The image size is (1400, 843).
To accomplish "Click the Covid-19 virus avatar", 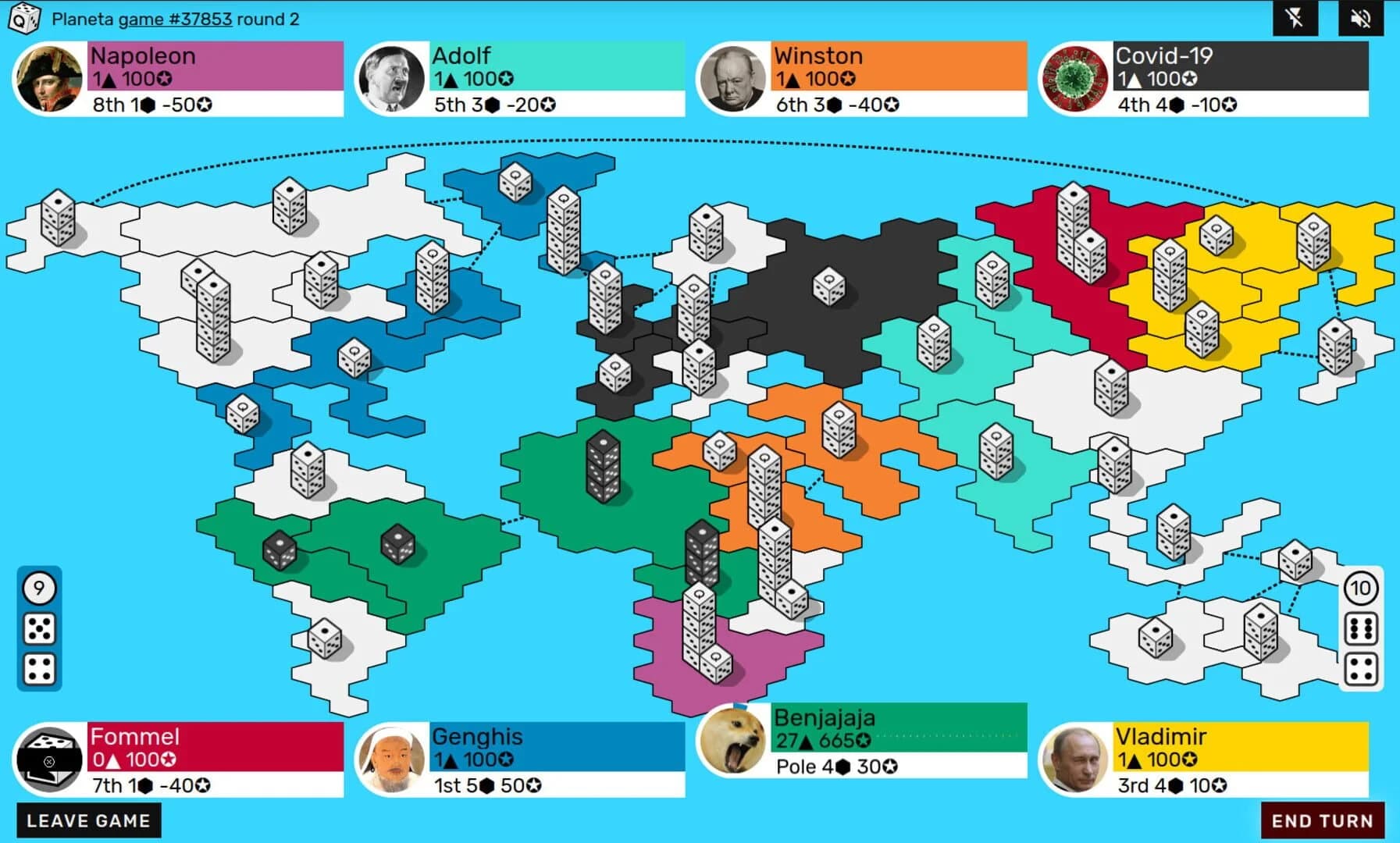I will pyautogui.click(x=1074, y=76).
